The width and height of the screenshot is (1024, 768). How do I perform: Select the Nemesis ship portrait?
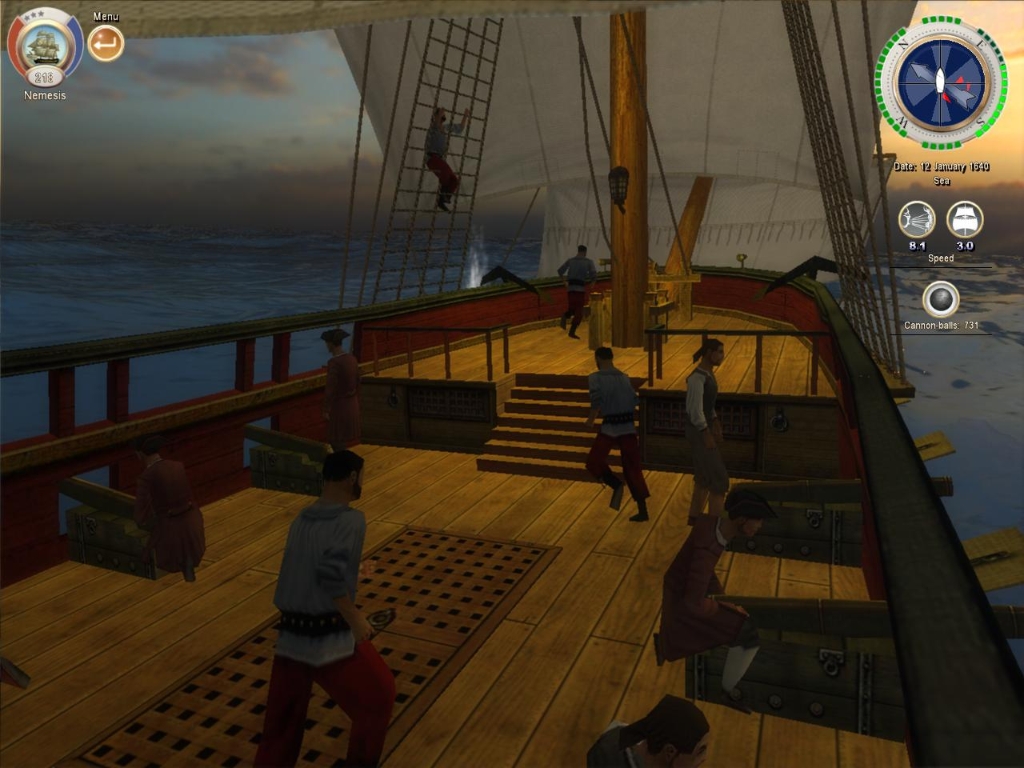point(44,45)
